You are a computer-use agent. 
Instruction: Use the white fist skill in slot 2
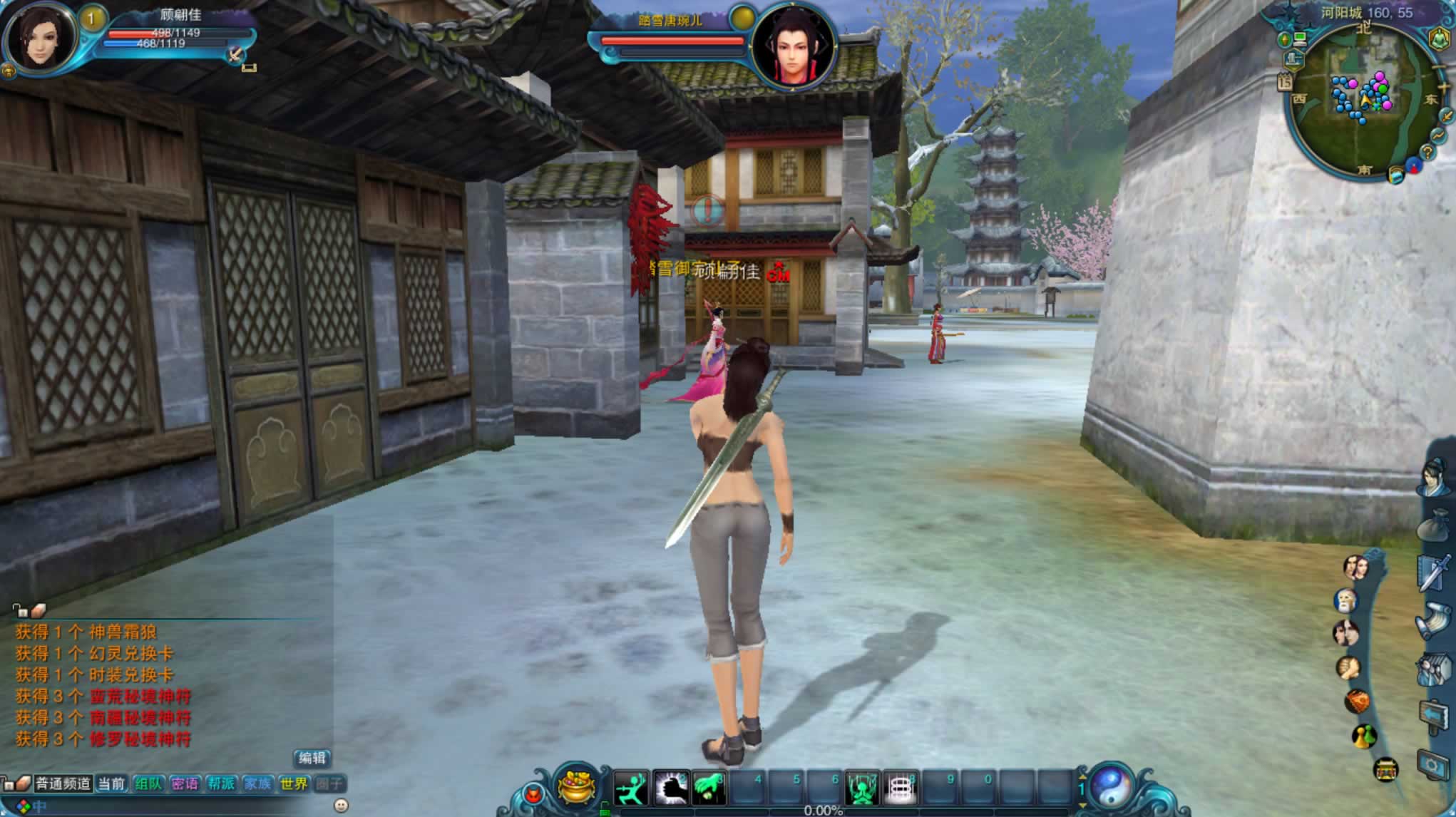(670, 788)
